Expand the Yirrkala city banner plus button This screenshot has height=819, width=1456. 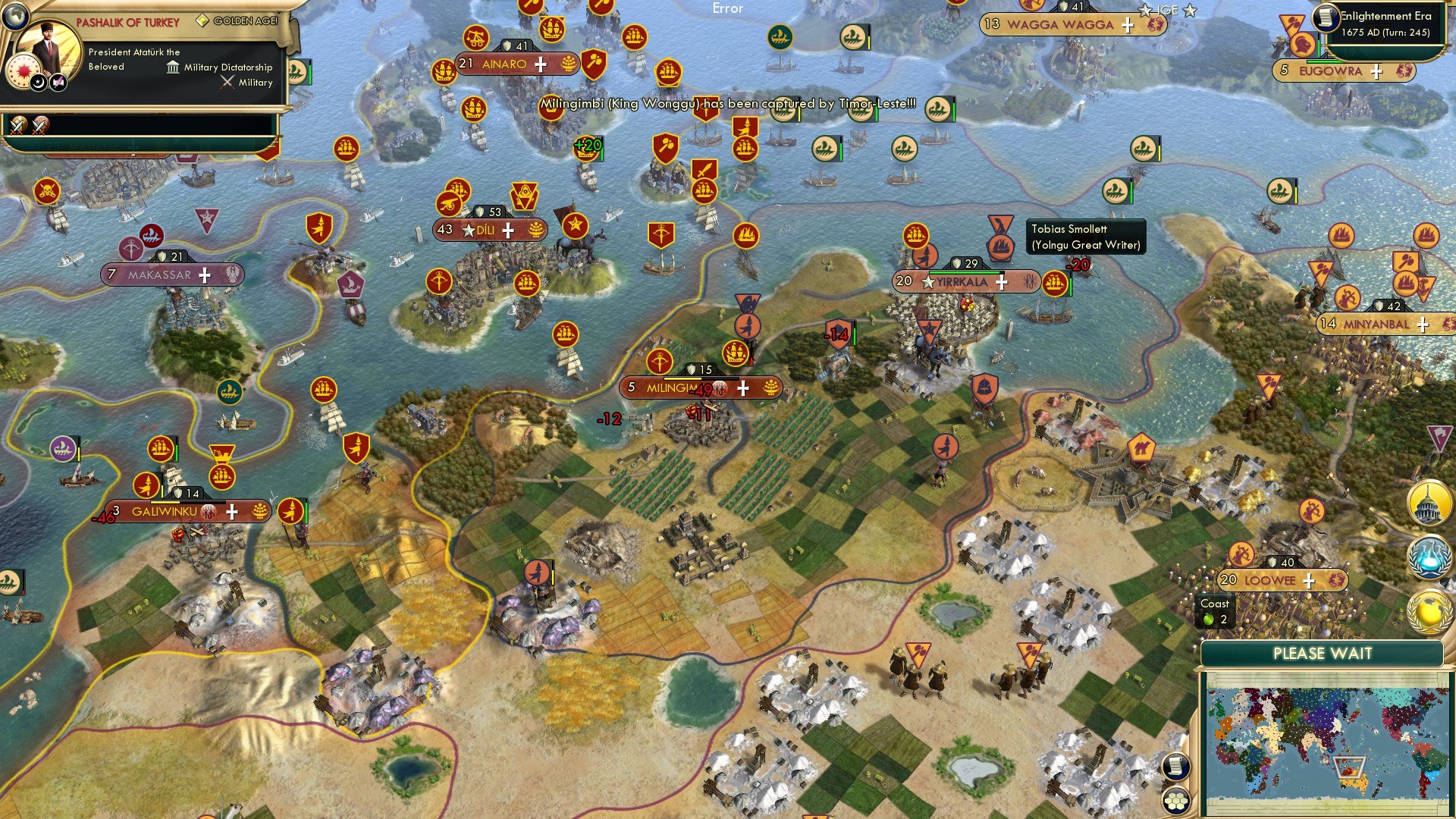(1002, 283)
